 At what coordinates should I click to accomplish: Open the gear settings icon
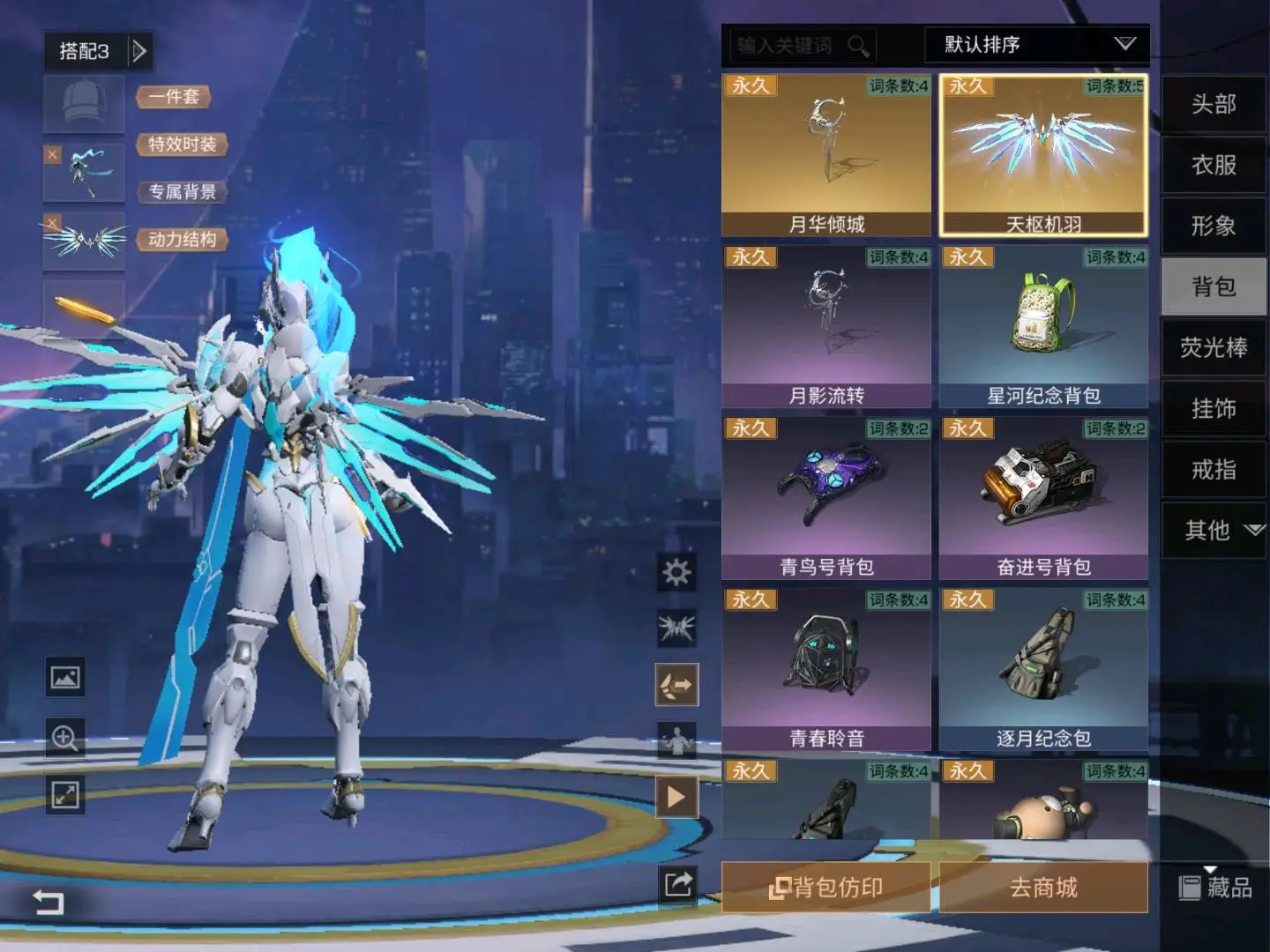(676, 573)
